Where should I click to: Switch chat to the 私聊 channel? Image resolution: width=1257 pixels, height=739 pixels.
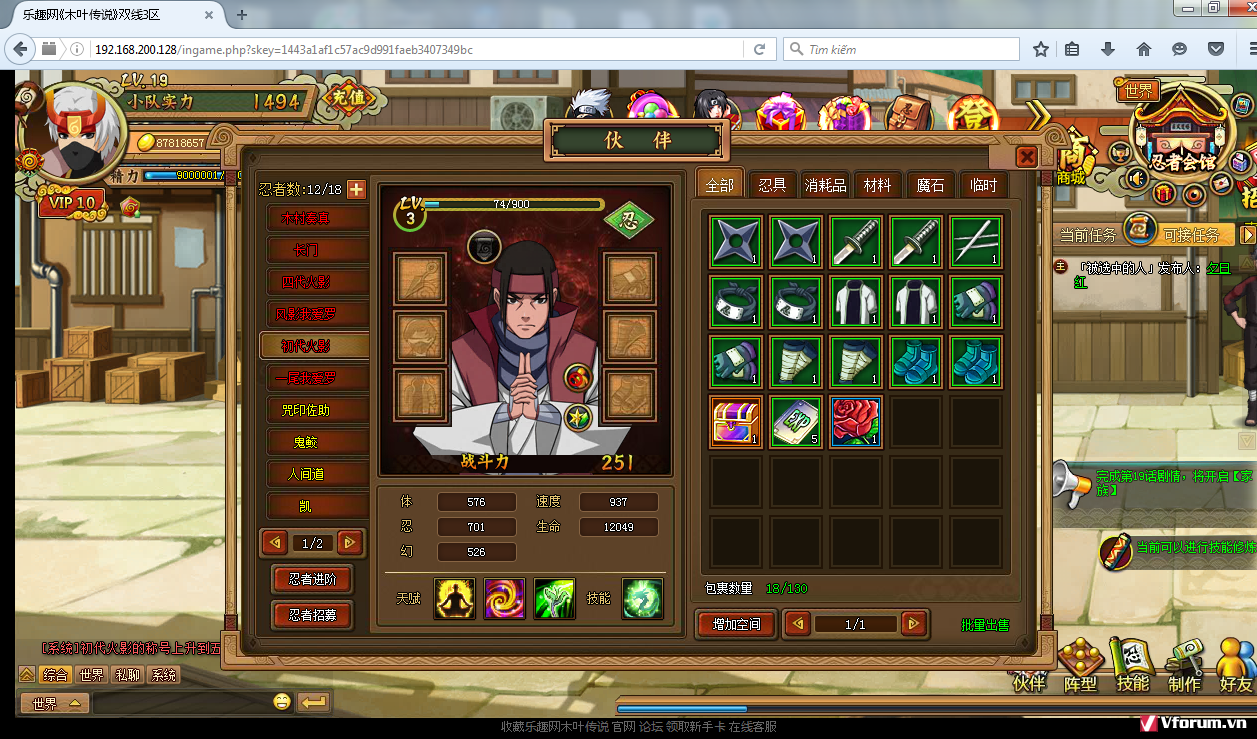tap(126, 675)
